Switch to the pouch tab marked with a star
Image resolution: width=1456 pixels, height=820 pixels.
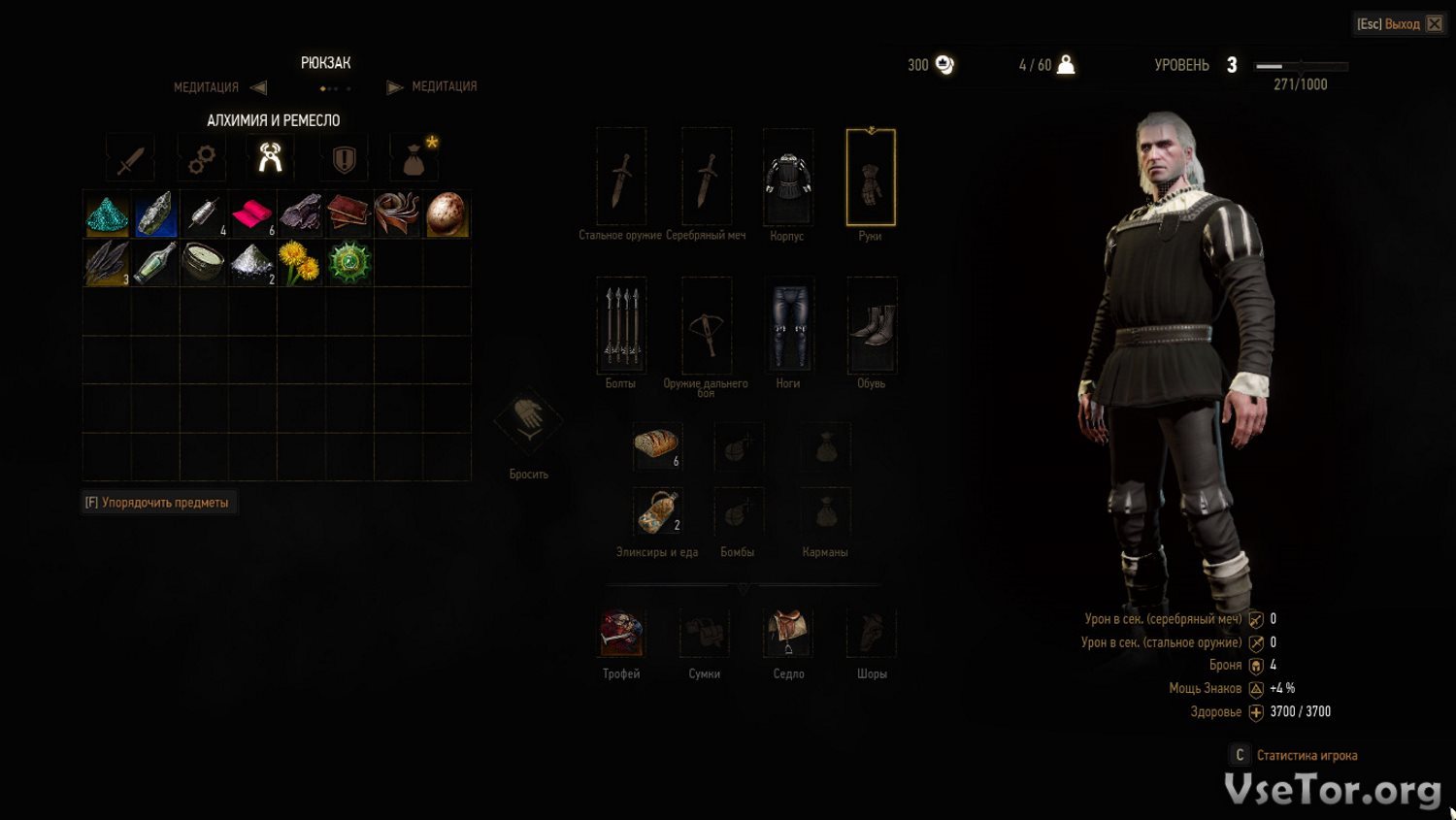tap(414, 159)
